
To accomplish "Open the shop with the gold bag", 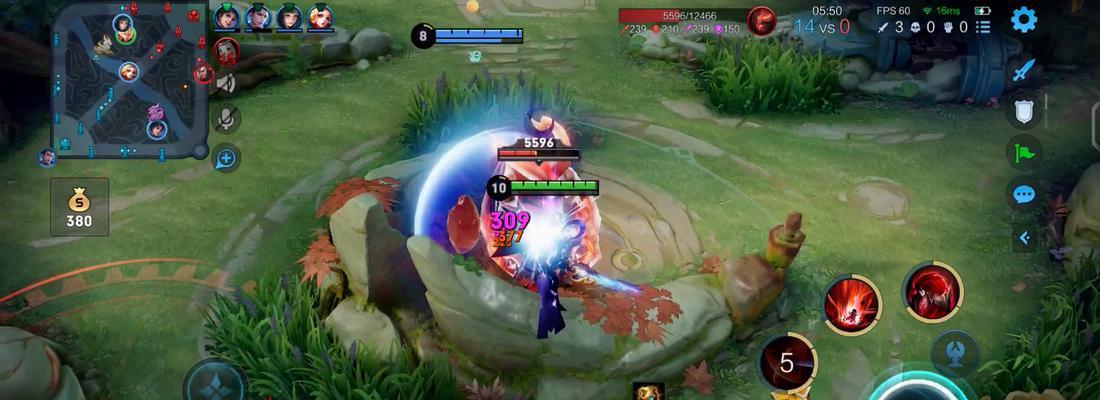I will click(x=79, y=208).
